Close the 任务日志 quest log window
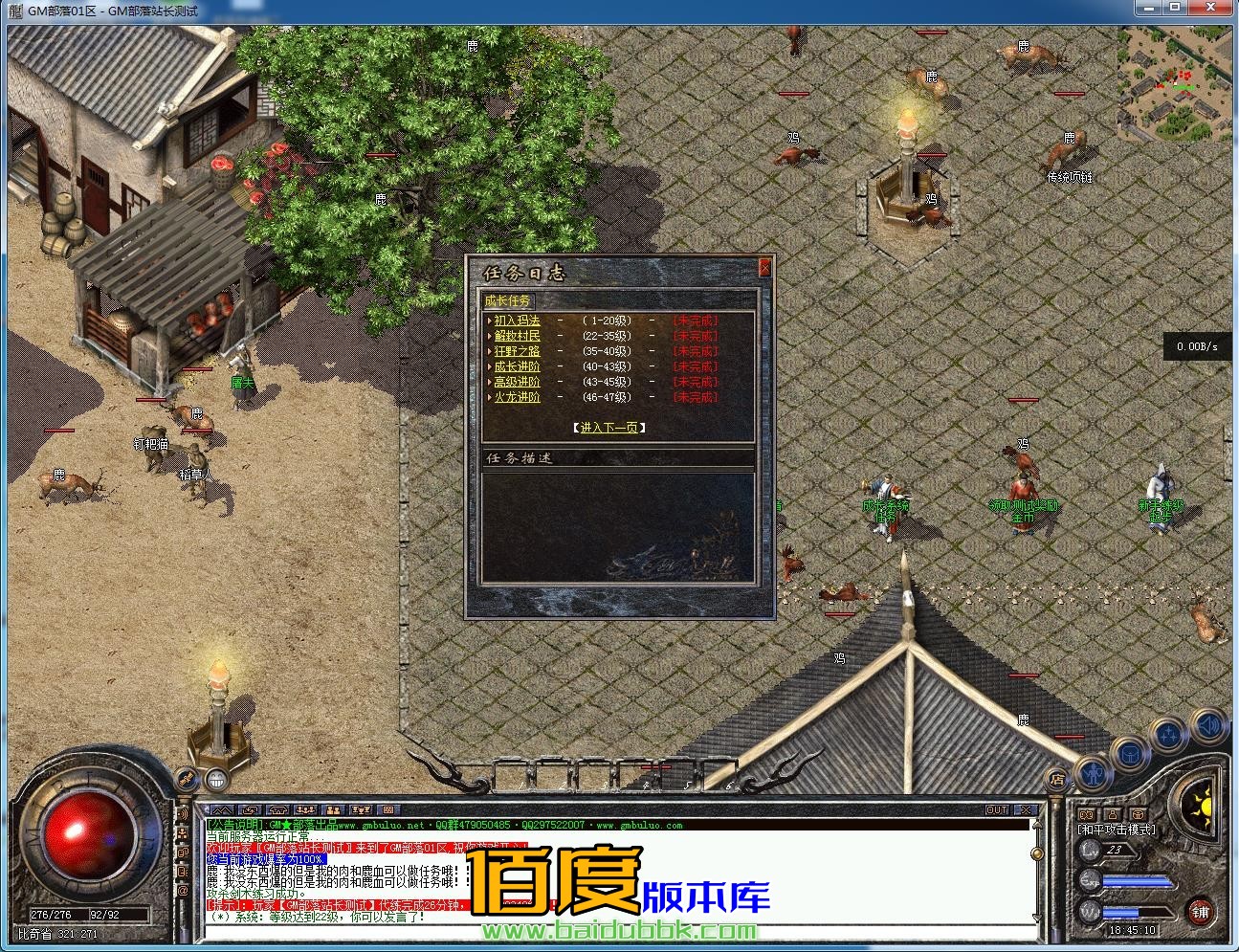 pyautogui.click(x=763, y=269)
